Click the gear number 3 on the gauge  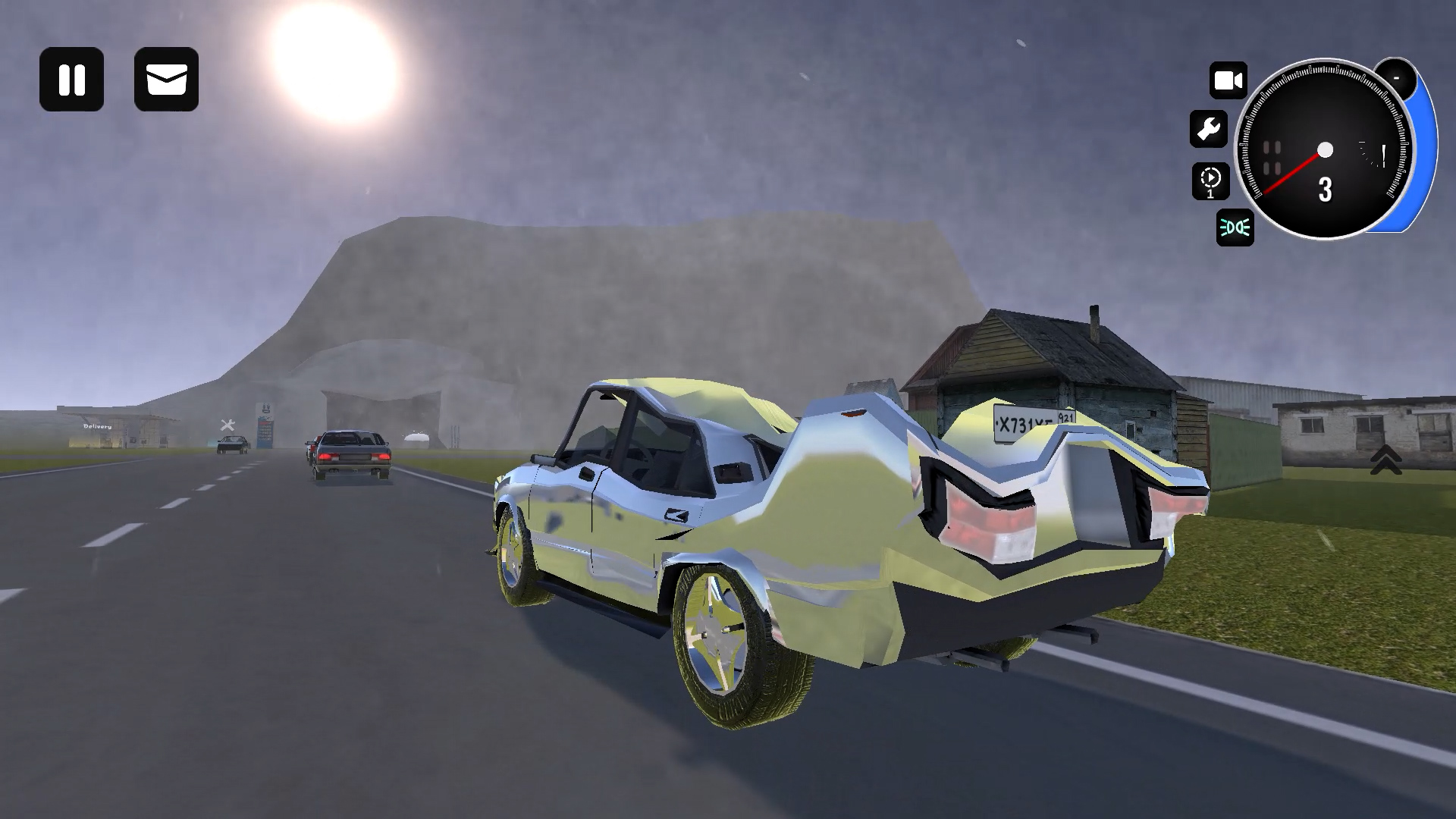(x=1326, y=191)
